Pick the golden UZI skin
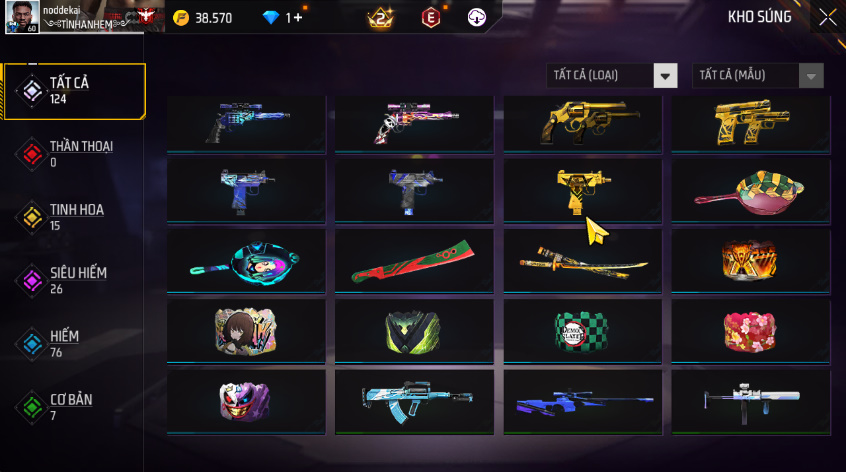The width and height of the screenshot is (846, 472). [x=582, y=189]
